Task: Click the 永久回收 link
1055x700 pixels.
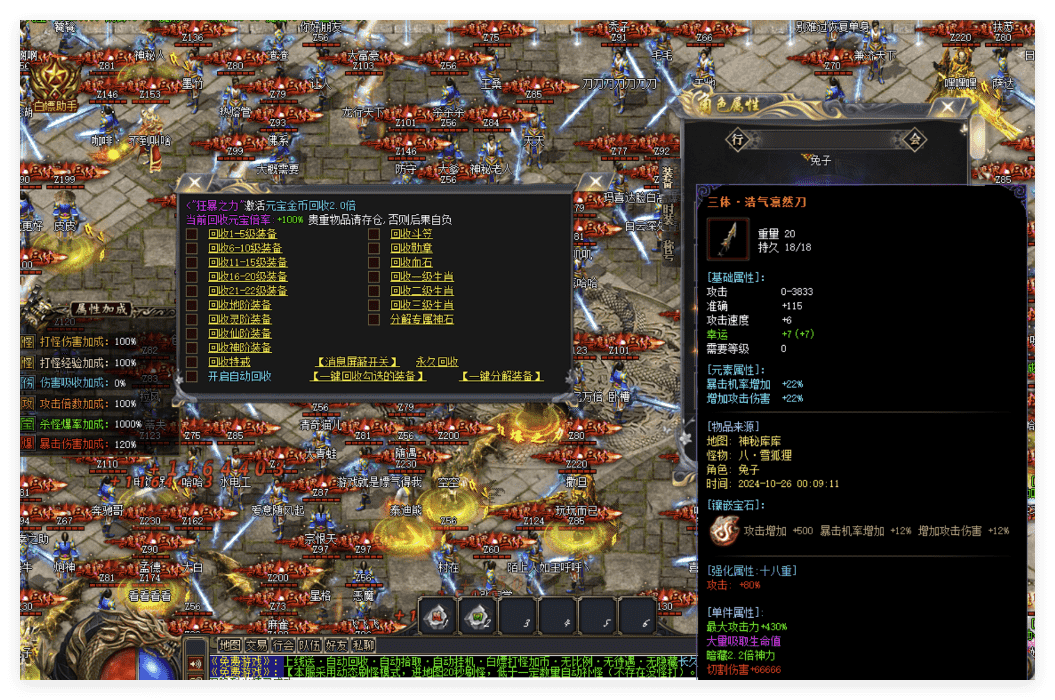Action: click(437, 362)
